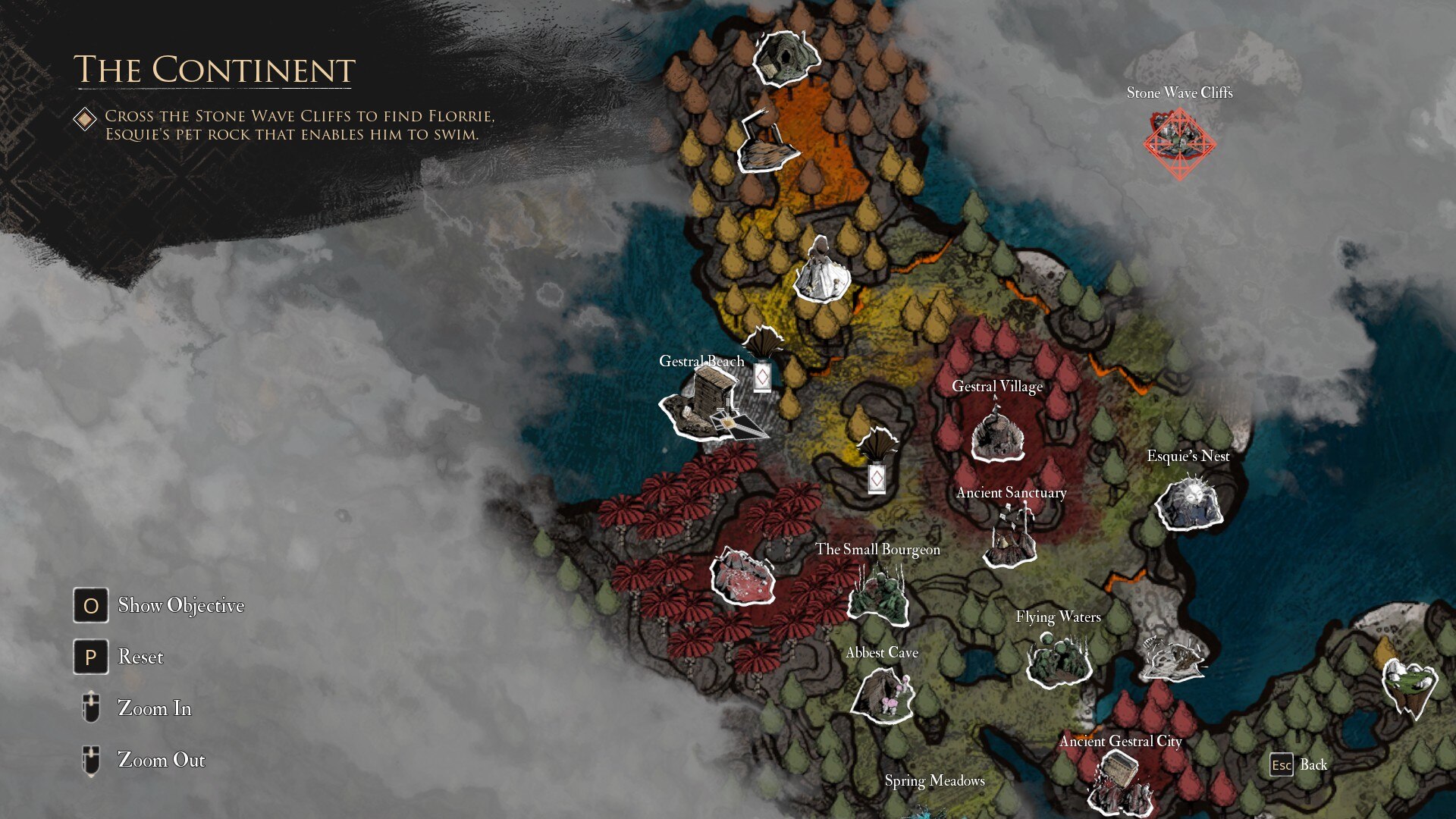Select the Ancient Sanctuary map marker

(1010, 538)
